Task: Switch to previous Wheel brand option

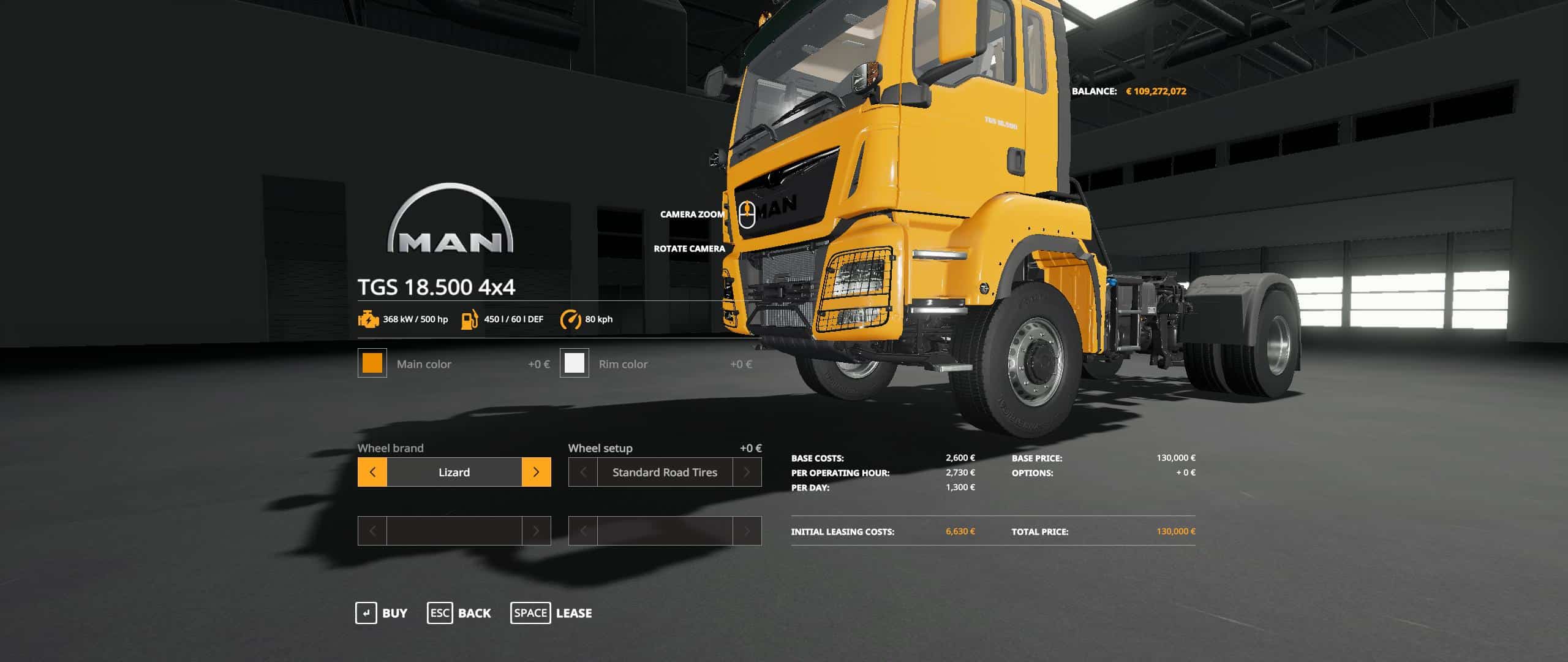Action: (x=372, y=472)
